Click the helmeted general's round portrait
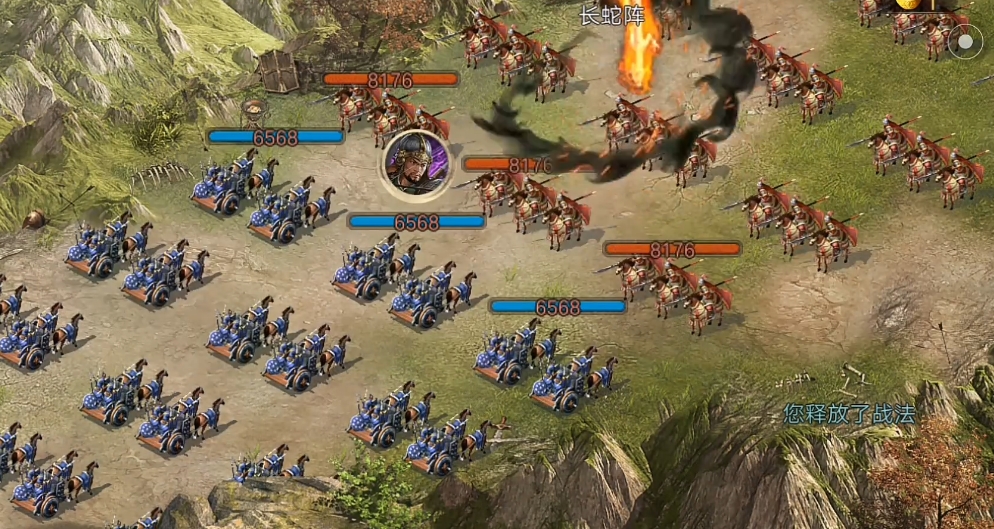The image size is (994, 529). [416, 164]
